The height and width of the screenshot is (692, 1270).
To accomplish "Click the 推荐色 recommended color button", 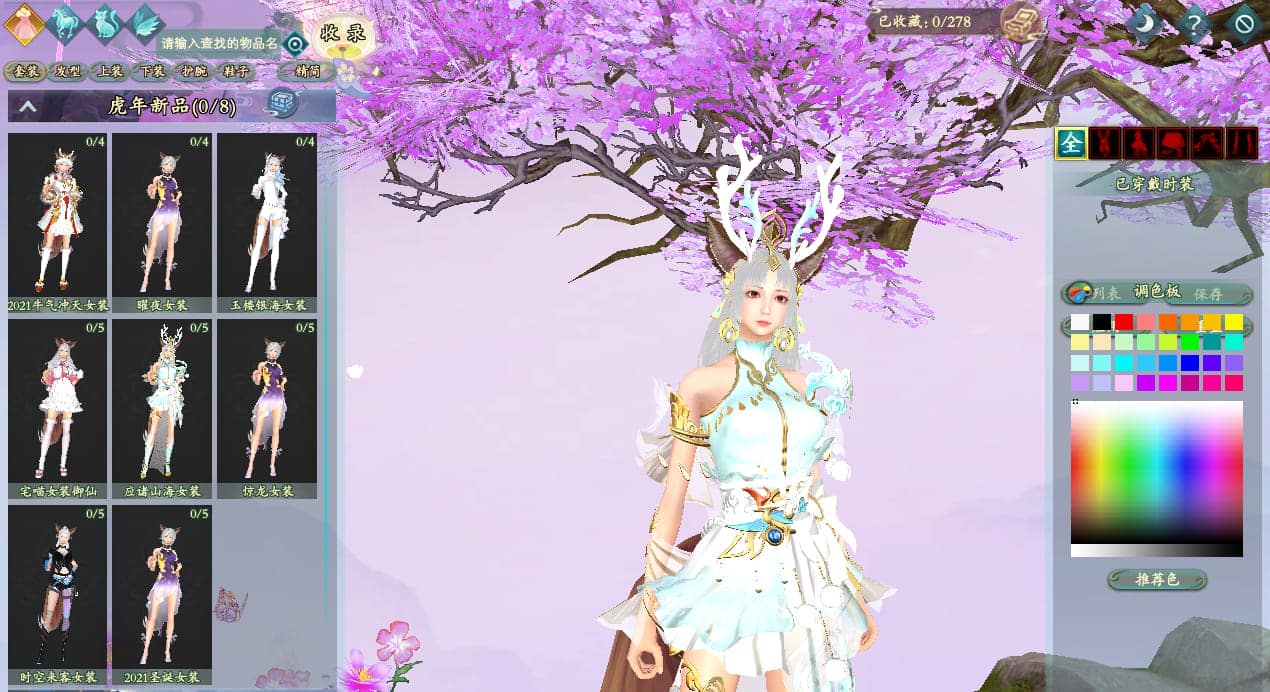I will coord(1157,580).
